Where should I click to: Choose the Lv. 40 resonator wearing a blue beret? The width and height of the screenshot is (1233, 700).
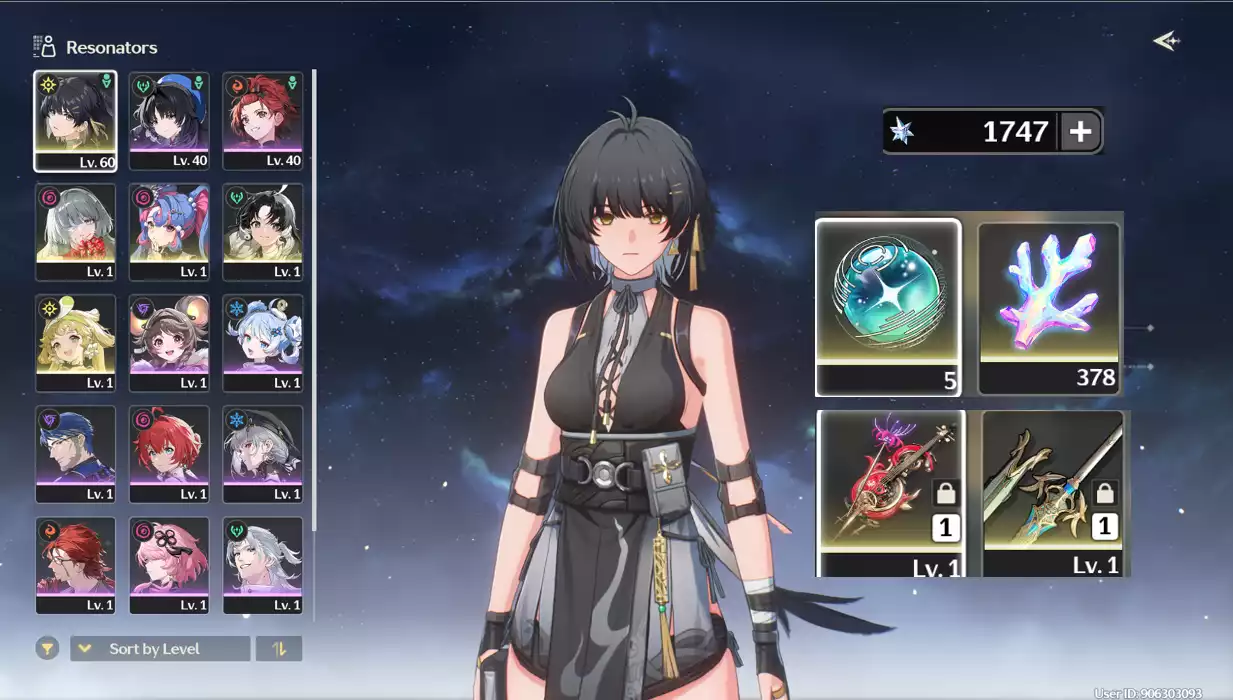[169, 121]
